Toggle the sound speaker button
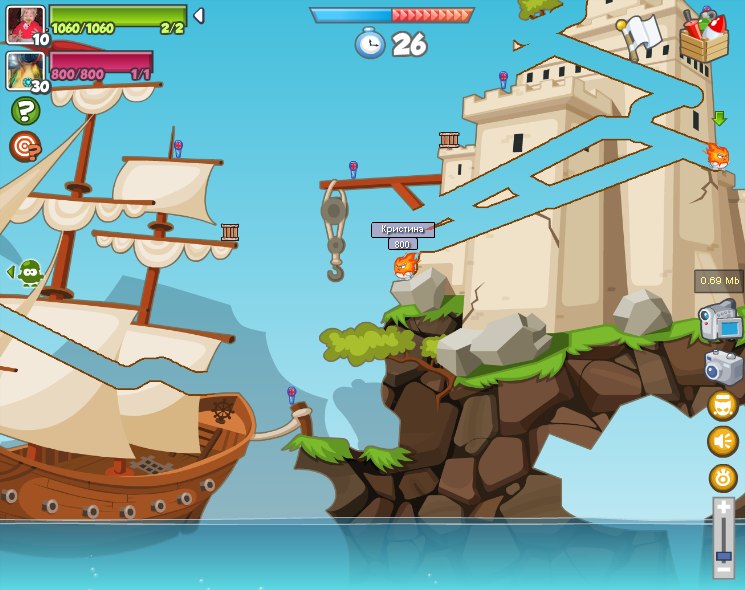Image resolution: width=745 pixels, height=590 pixels. coord(722,441)
